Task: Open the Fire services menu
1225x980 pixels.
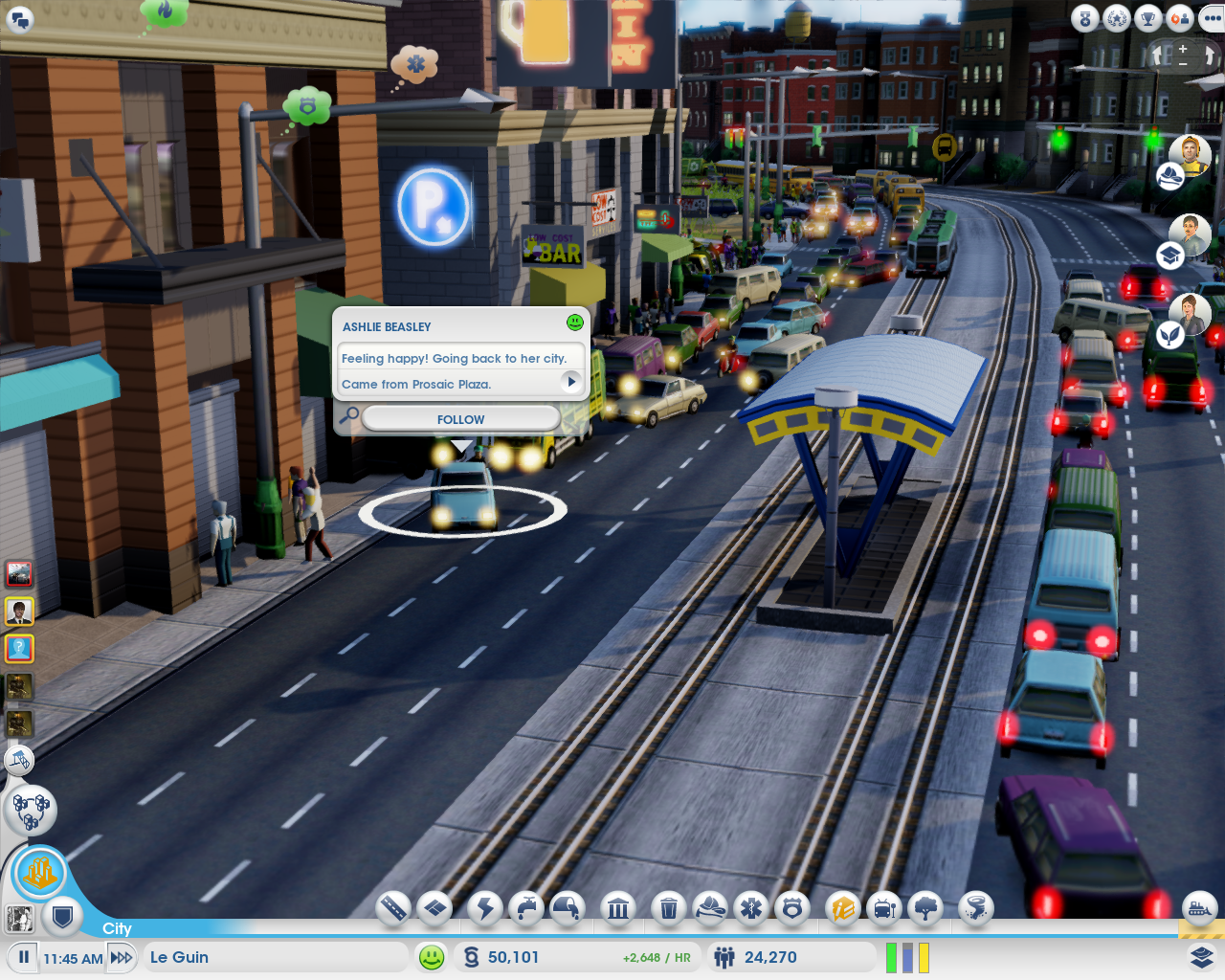Action: (x=708, y=909)
